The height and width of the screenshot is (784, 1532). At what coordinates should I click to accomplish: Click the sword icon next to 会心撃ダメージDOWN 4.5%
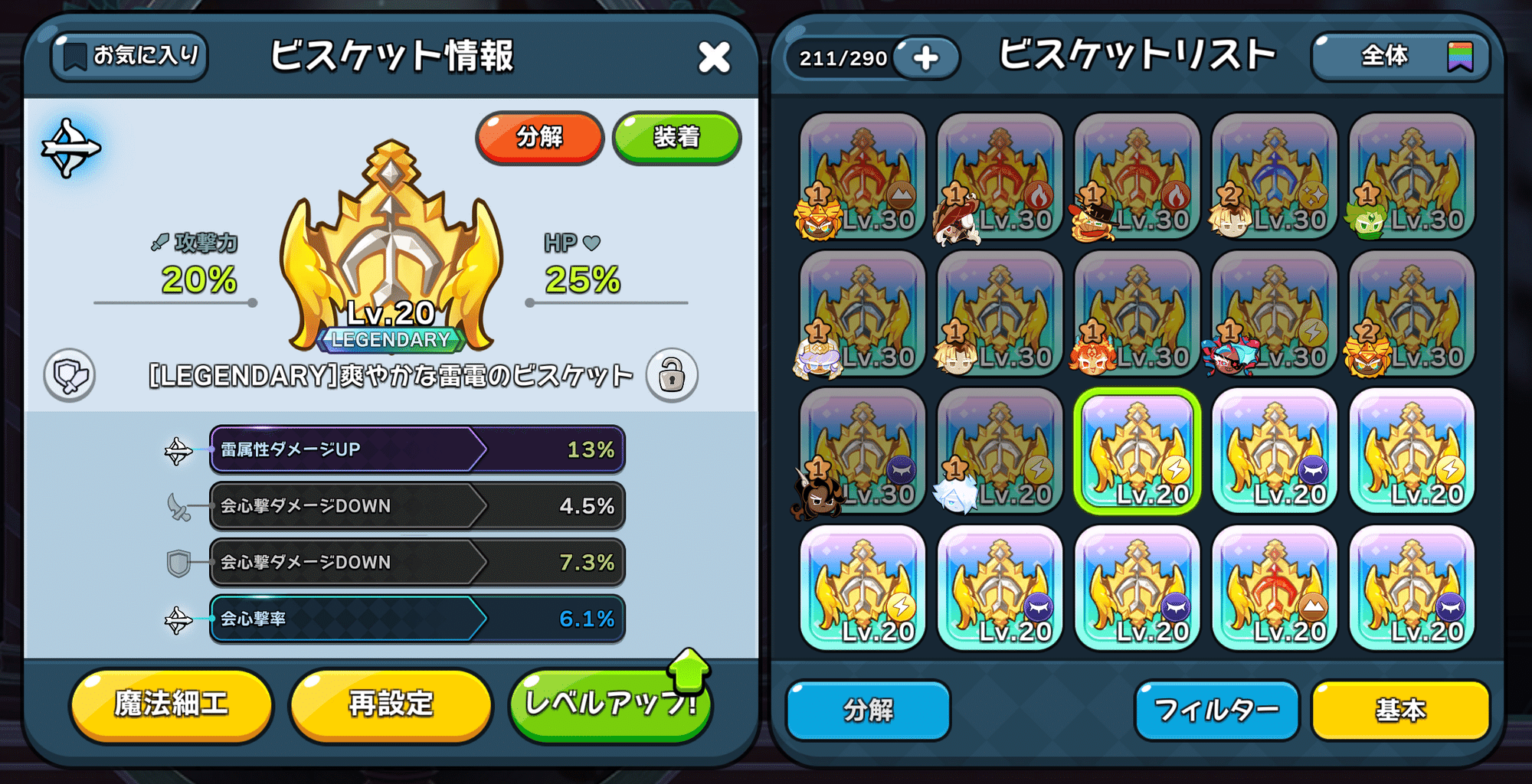click(177, 506)
